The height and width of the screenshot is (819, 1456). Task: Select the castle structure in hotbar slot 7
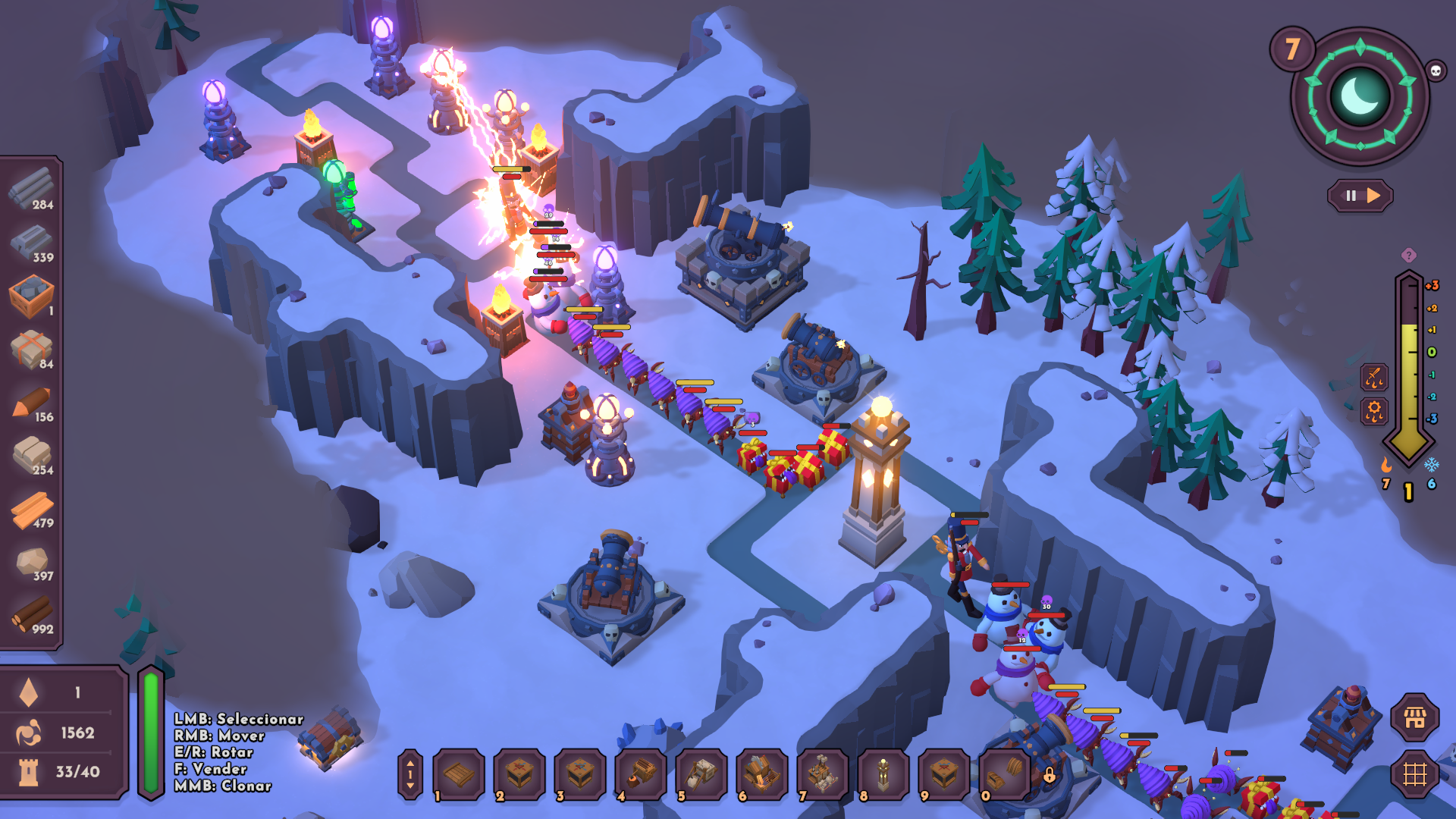tap(822, 774)
